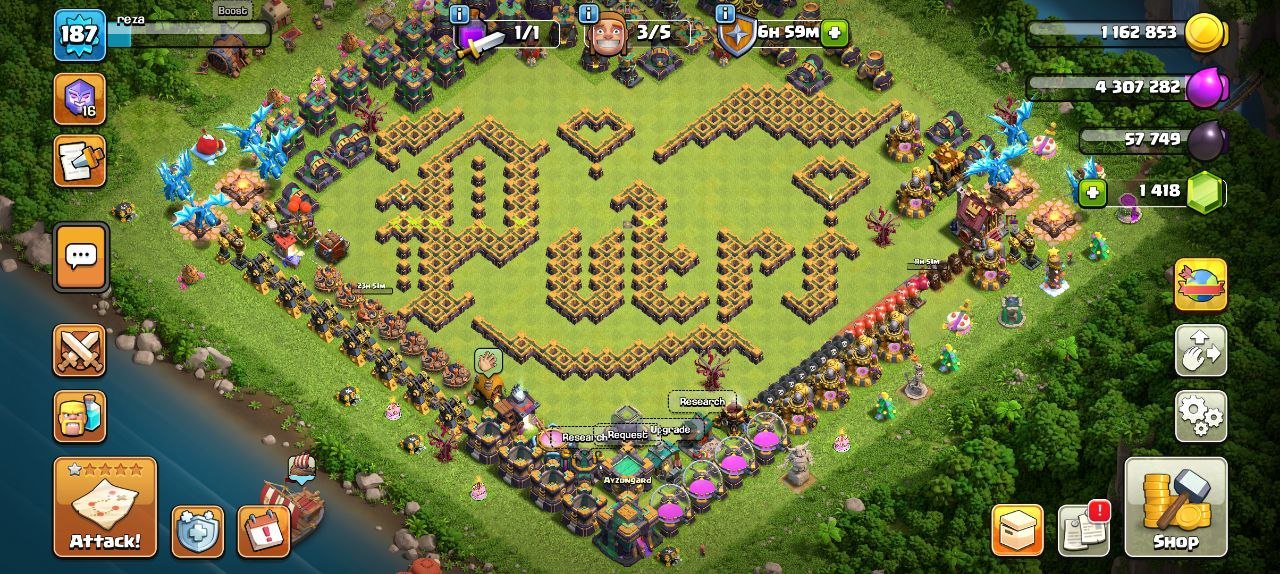This screenshot has width=1280, height=574.
Task: Open the chat speech bubble panel
Action: click(79, 256)
